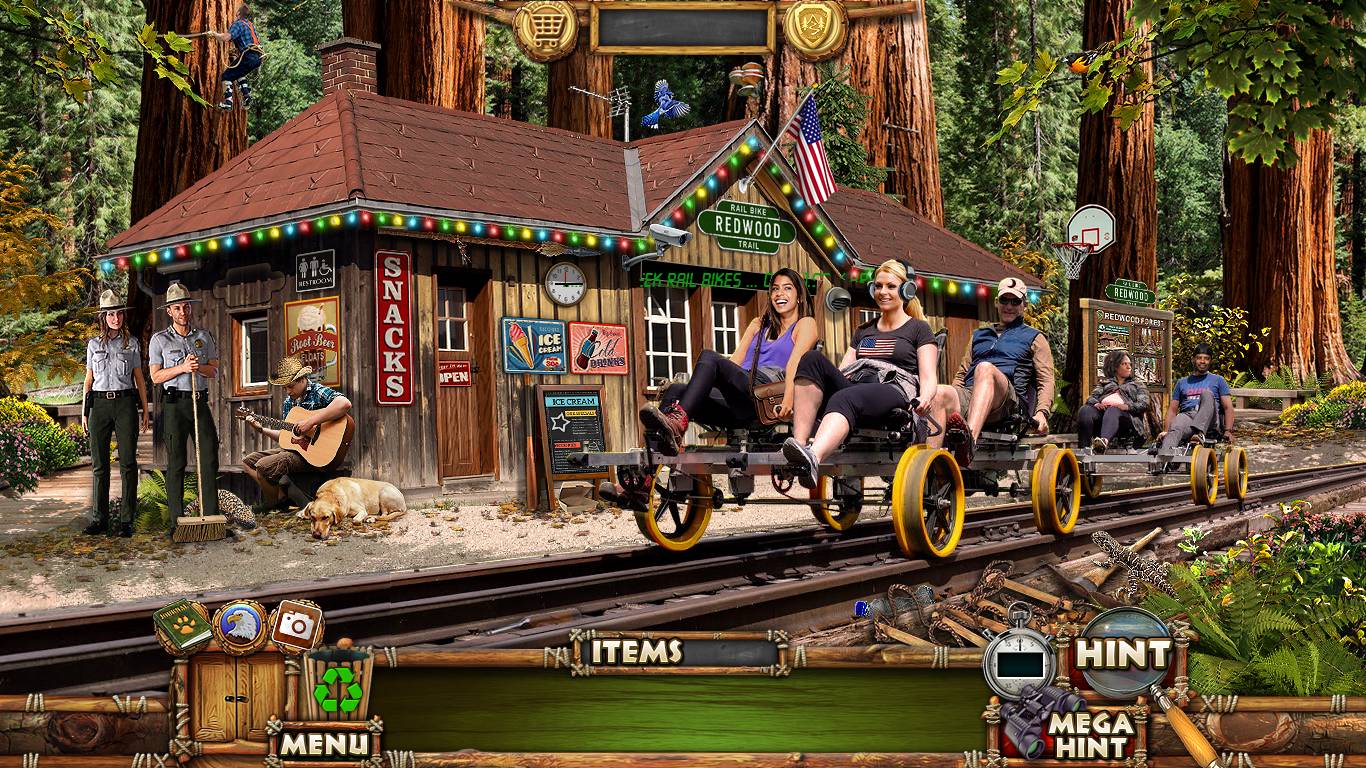This screenshot has height=768, width=1366.
Task: Open the Menu
Action: [324, 743]
